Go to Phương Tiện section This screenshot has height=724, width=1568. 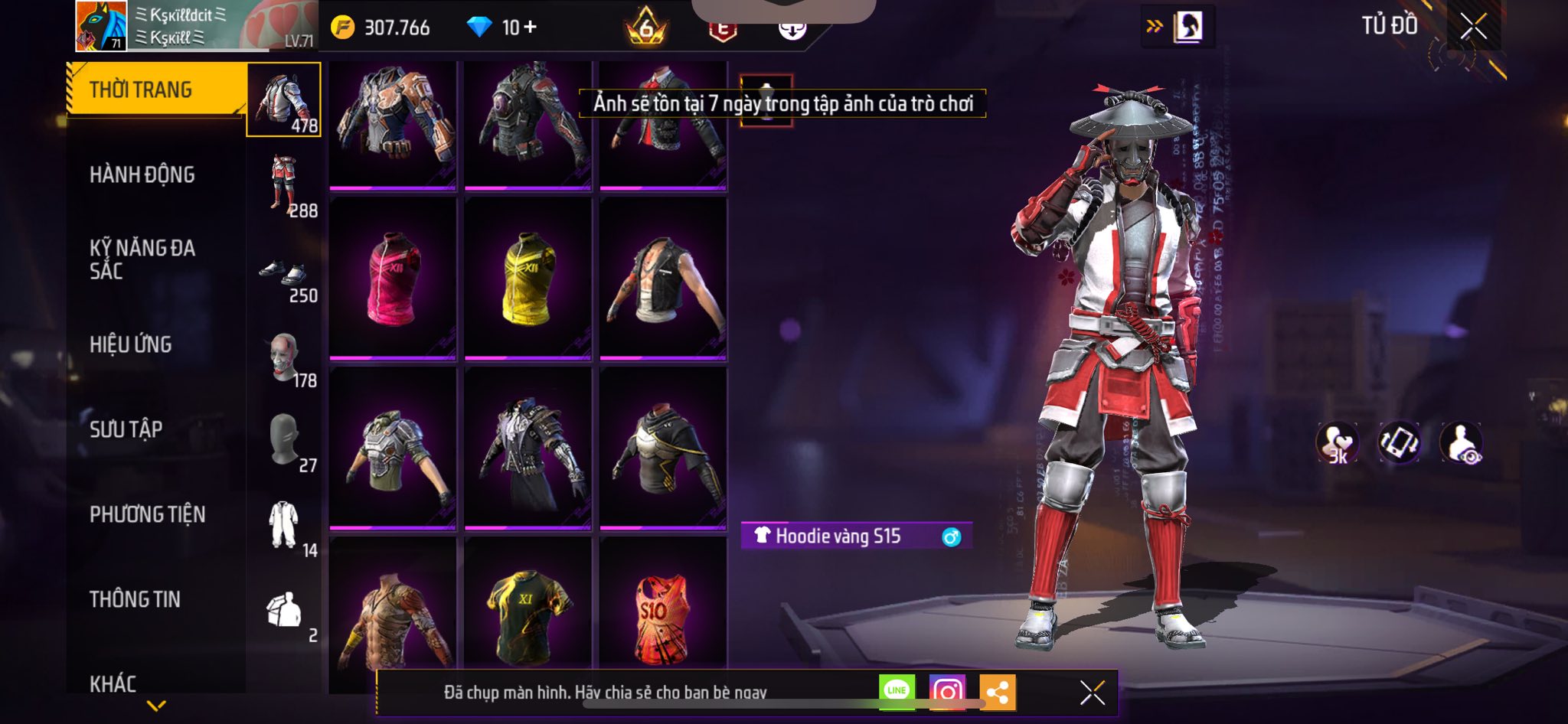(x=148, y=514)
